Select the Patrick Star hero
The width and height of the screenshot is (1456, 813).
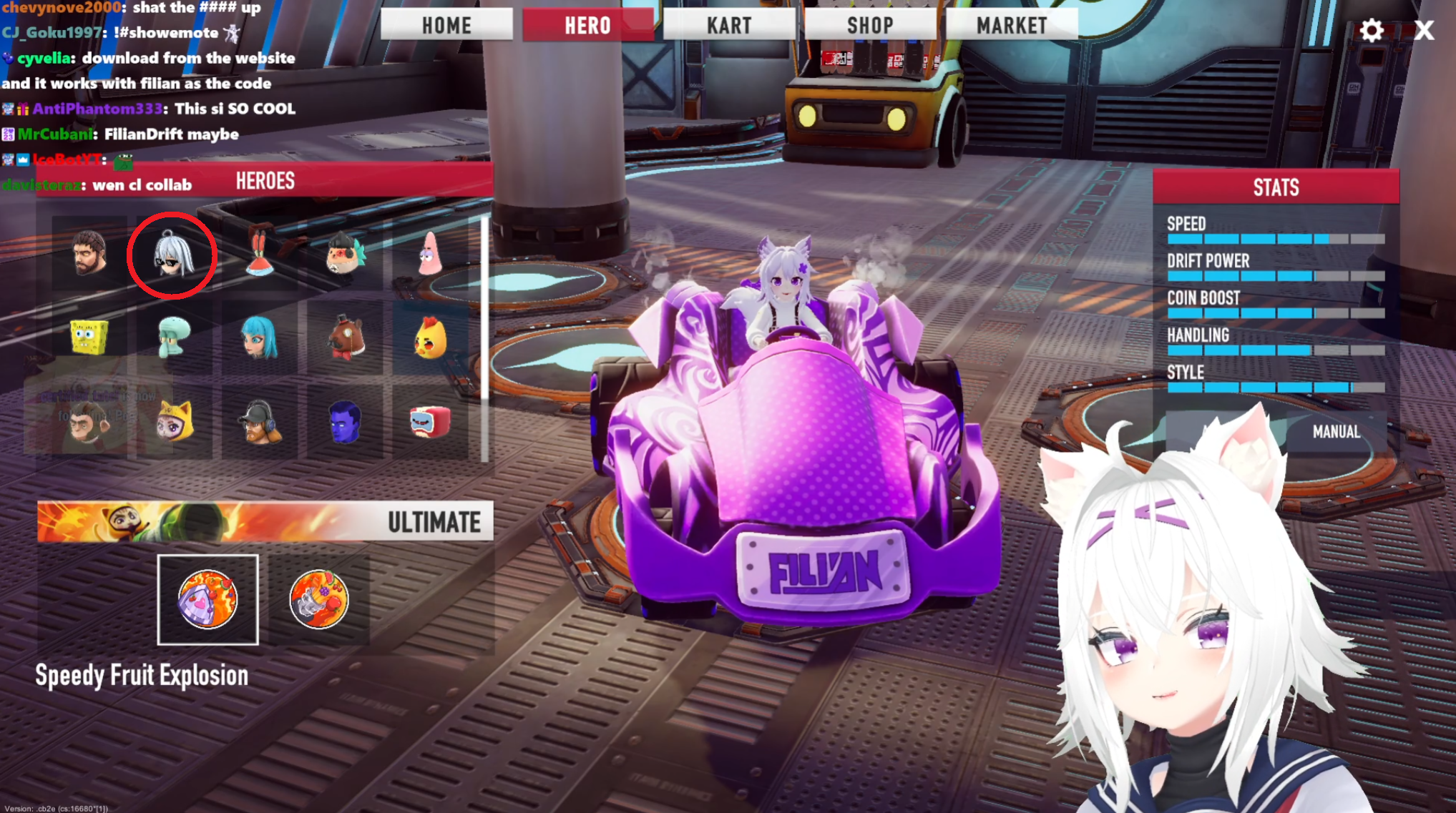pos(429,255)
